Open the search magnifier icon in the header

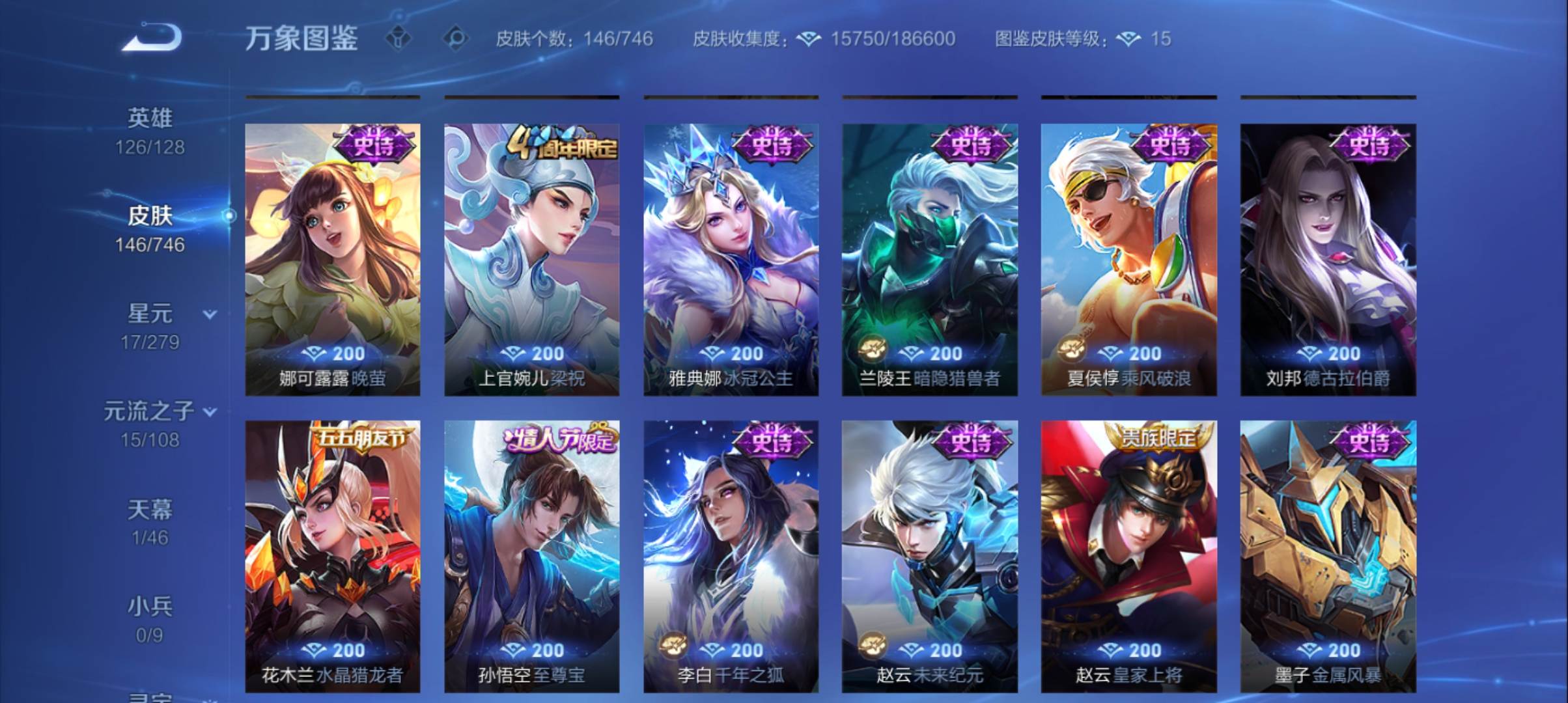[455, 39]
